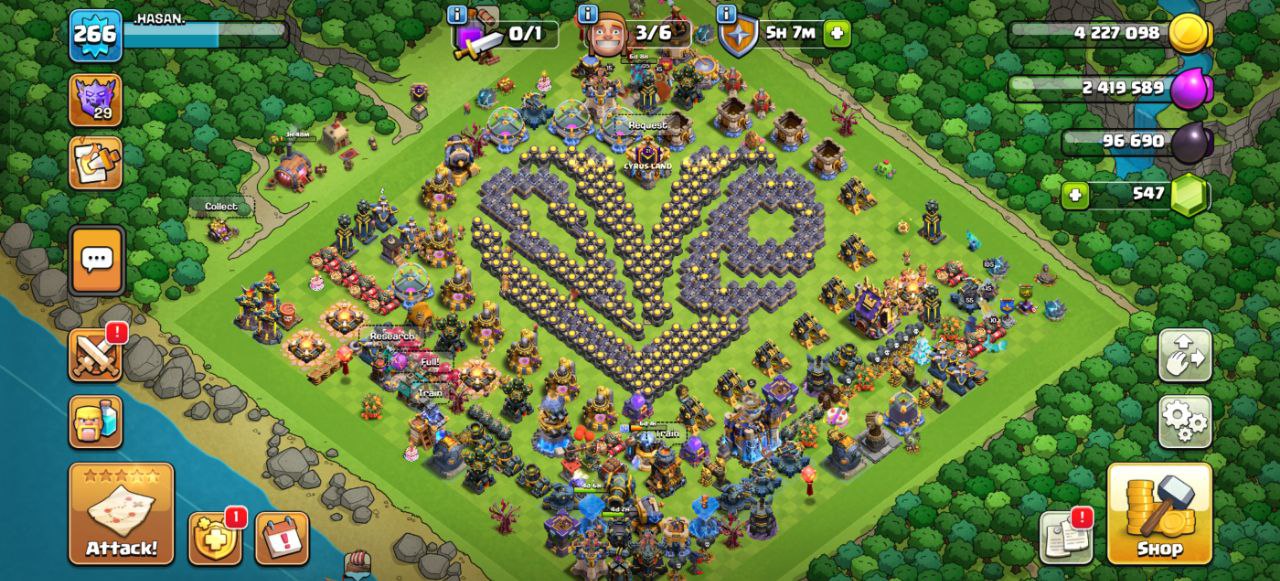
Task: Open the chat speech bubble panel
Action: point(97,261)
